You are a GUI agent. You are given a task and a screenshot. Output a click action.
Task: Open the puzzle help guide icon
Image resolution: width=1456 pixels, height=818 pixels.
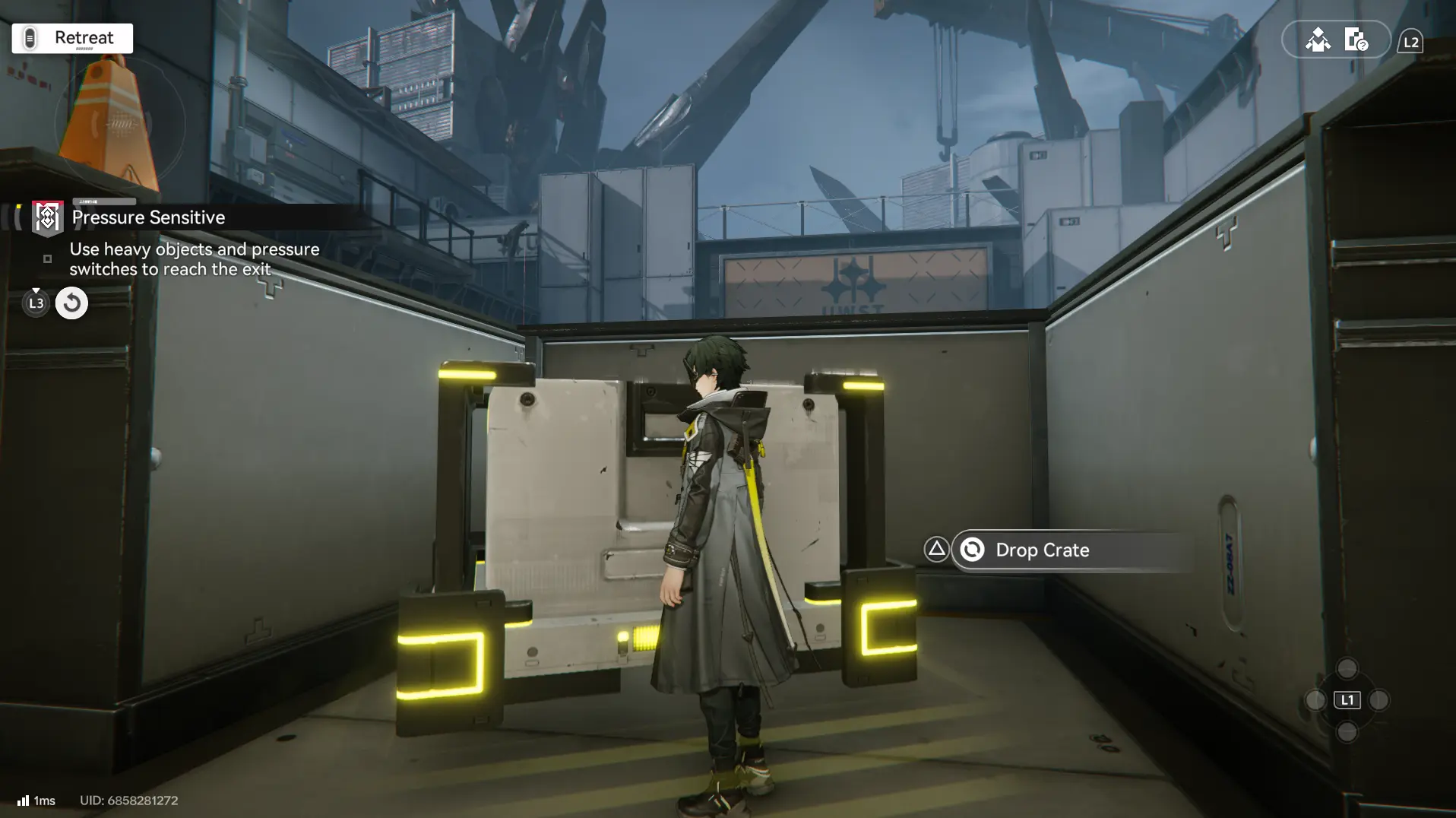(x=1356, y=40)
